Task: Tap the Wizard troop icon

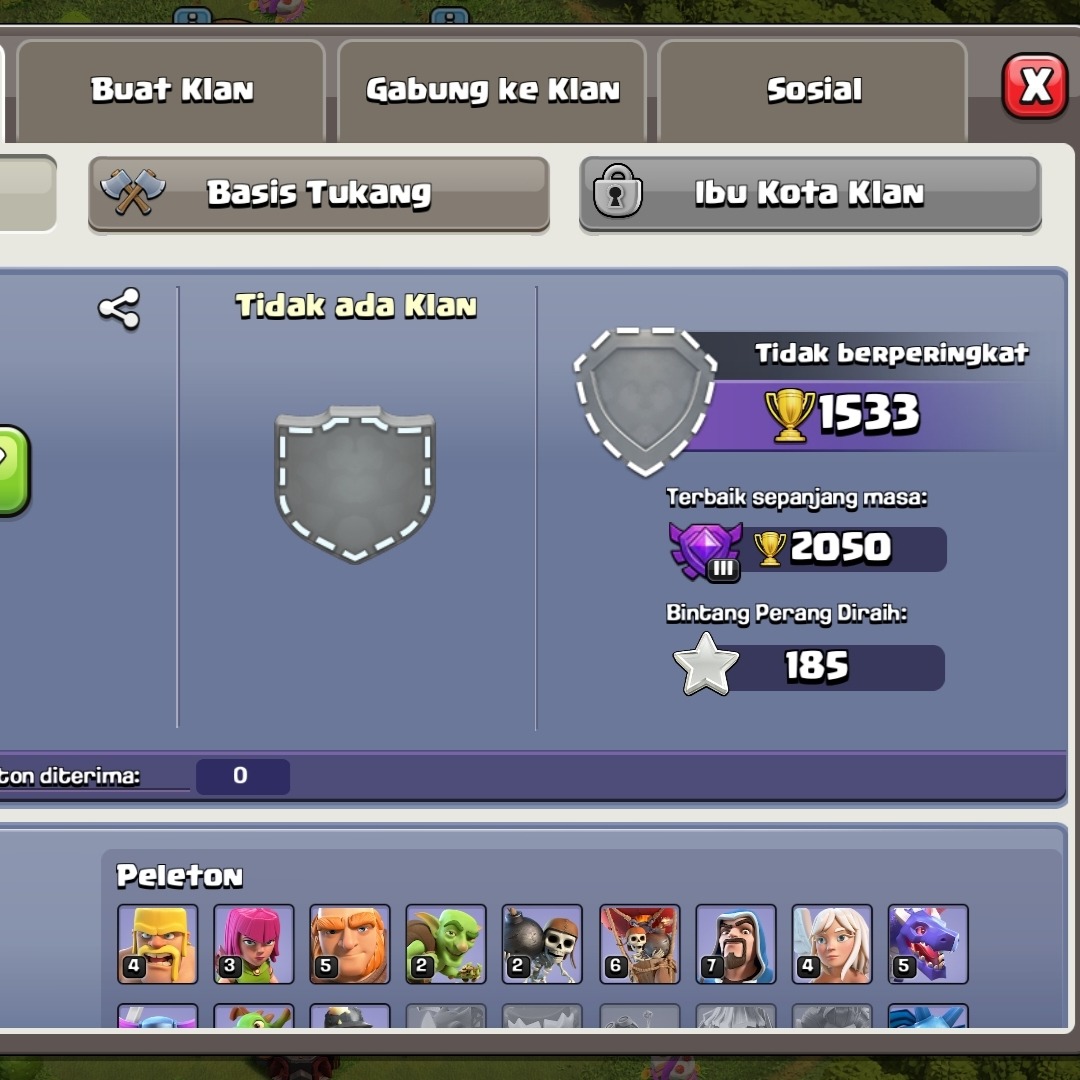Action: point(735,944)
